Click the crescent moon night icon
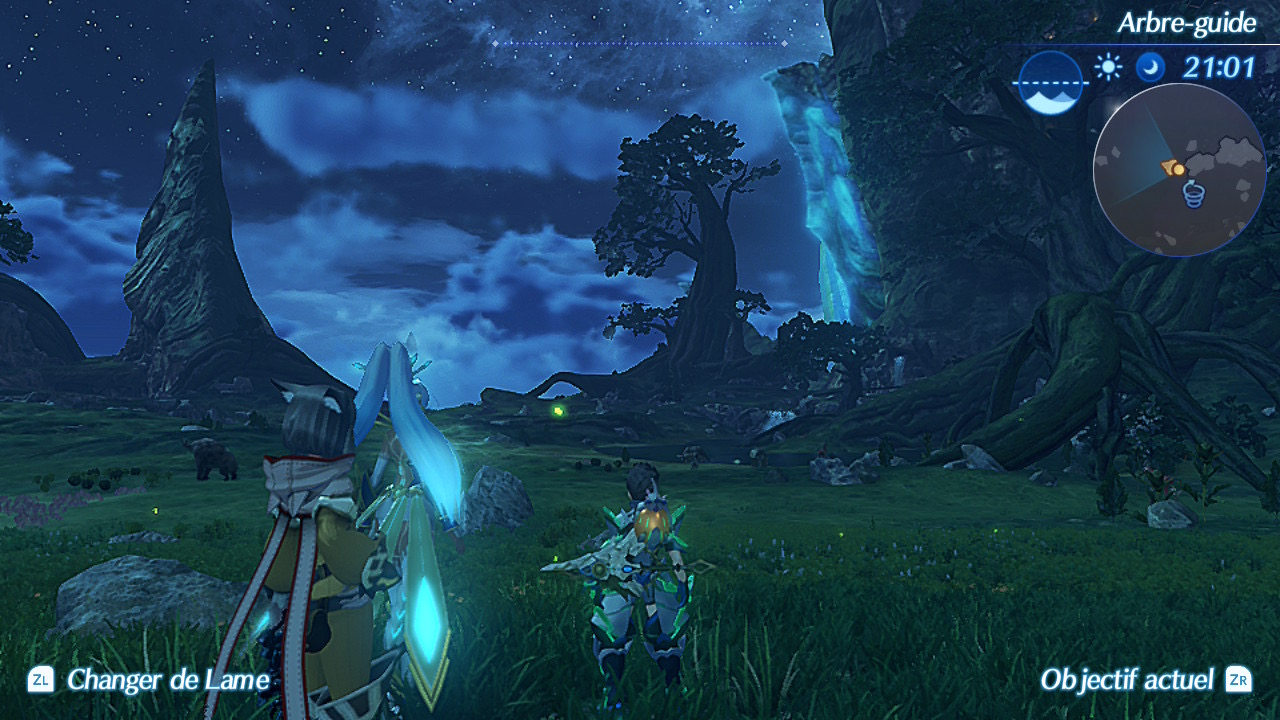 click(1150, 67)
